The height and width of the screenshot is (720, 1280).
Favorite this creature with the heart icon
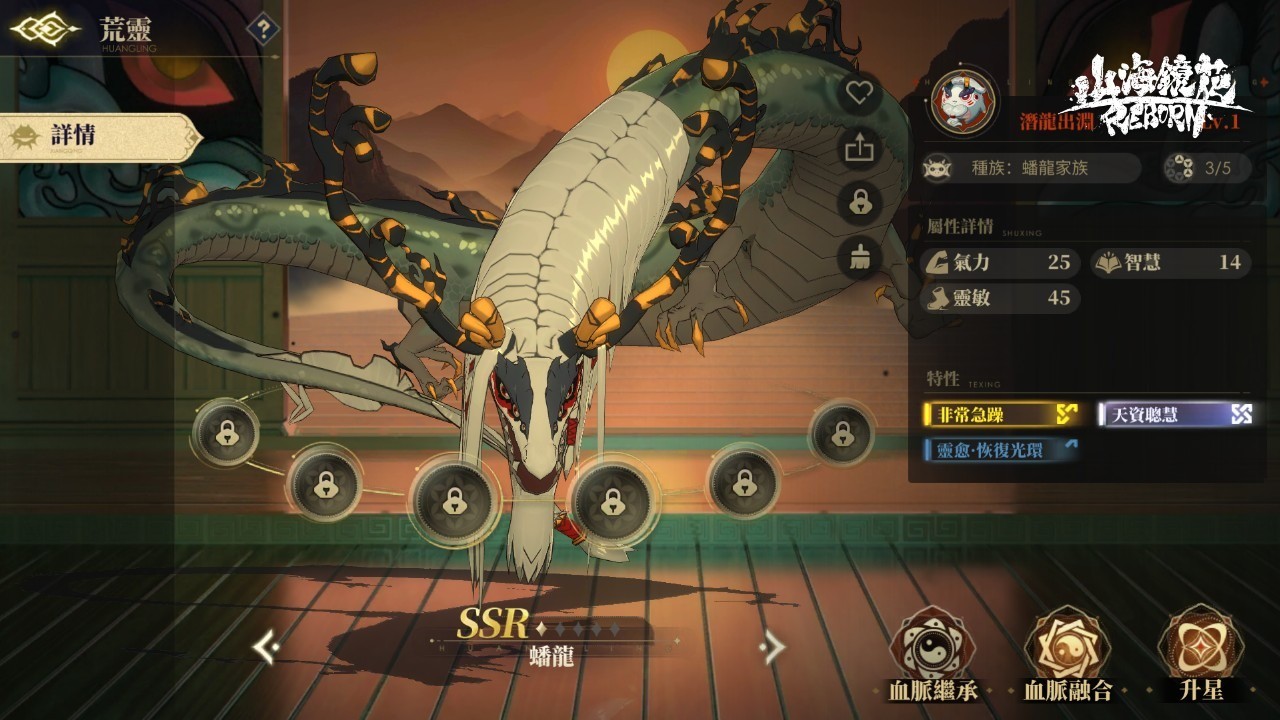[859, 94]
